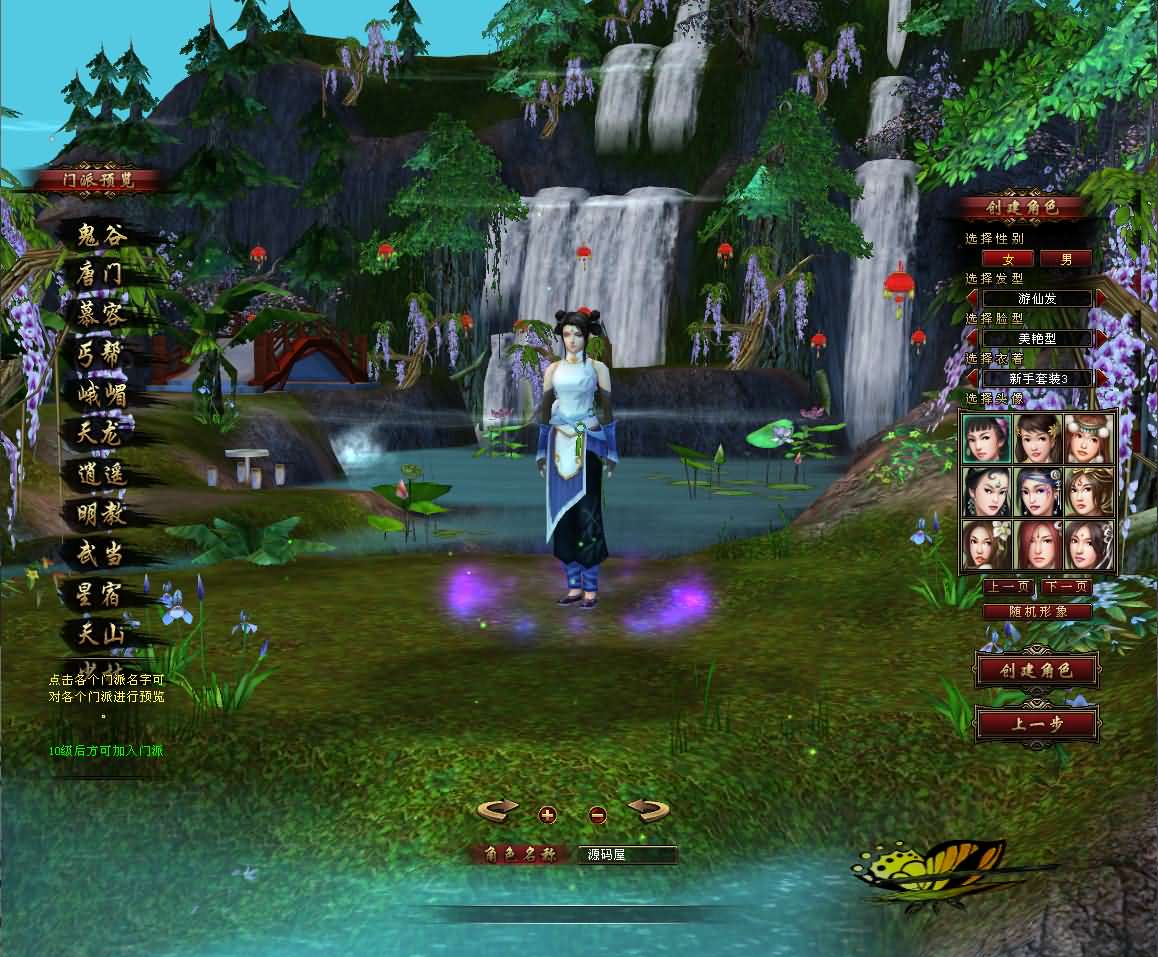Choose the female gender option 女
The width and height of the screenshot is (1158, 957).
(1009, 259)
